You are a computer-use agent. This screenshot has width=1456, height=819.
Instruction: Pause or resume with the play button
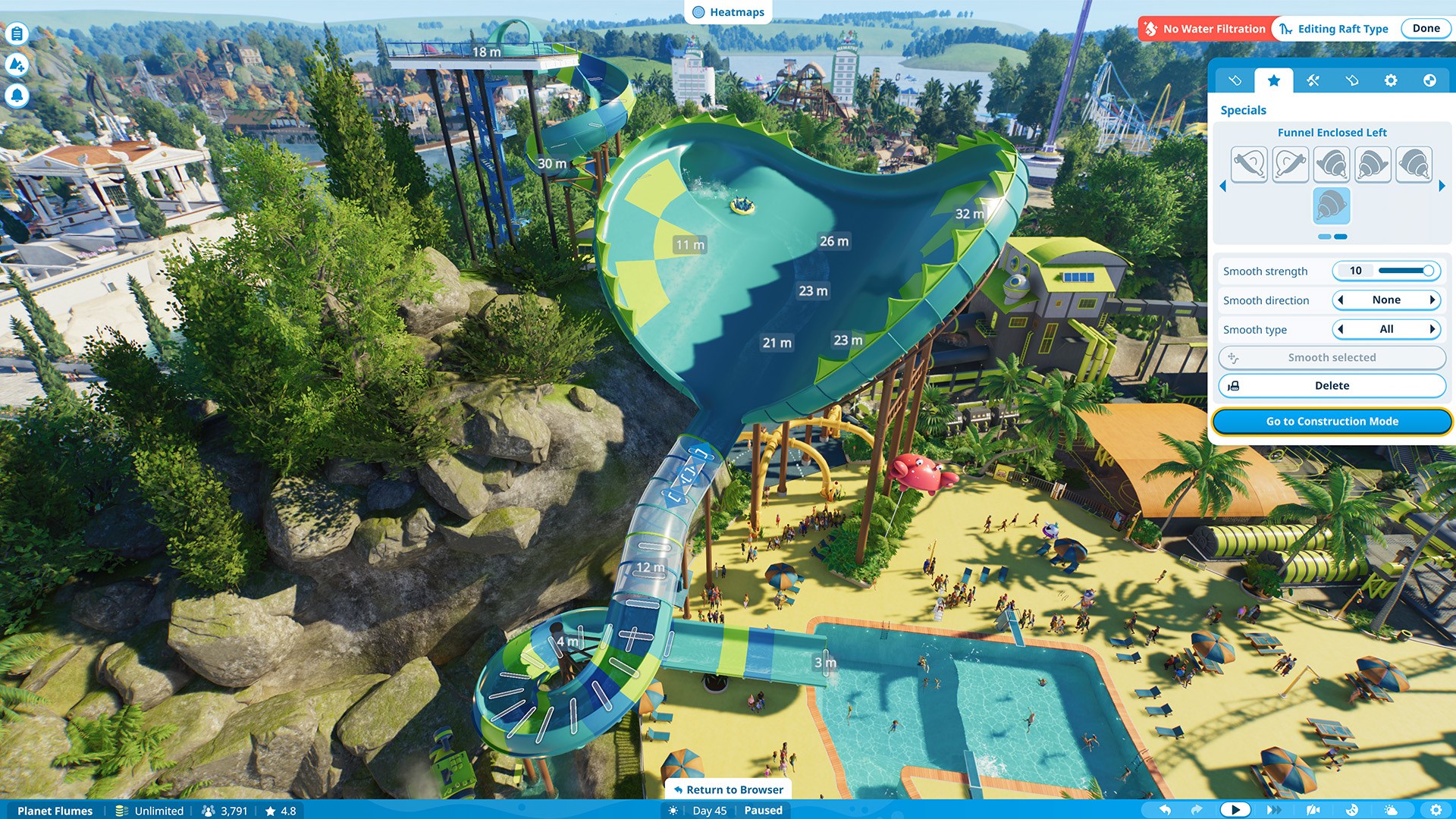1237,809
